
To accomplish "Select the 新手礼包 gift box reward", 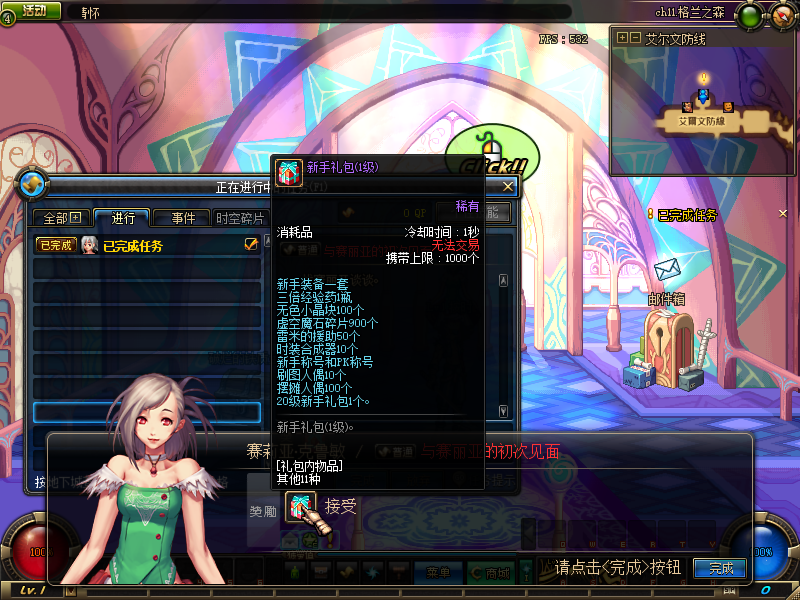I will [x=299, y=508].
